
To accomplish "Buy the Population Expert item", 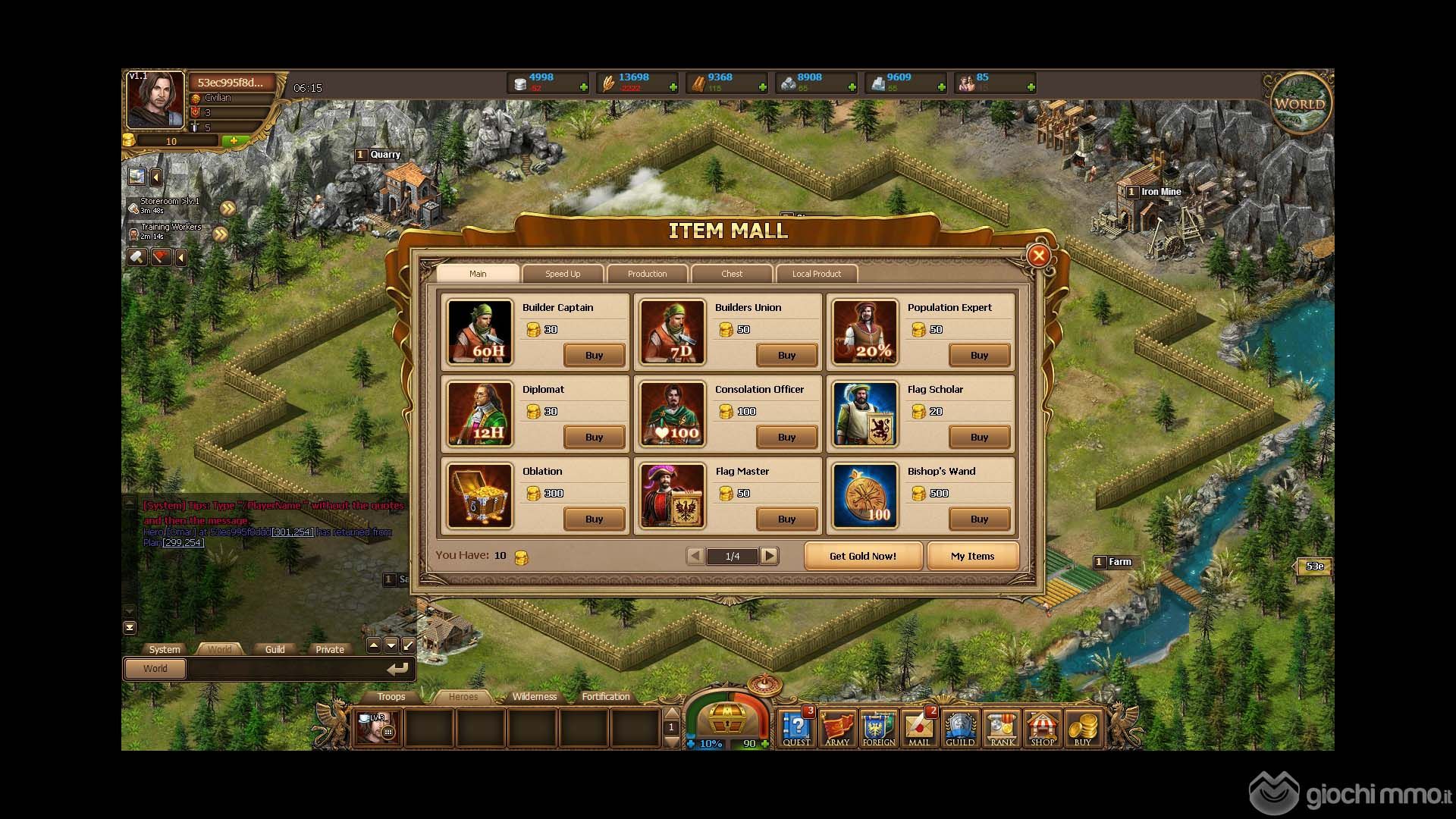I will (x=979, y=355).
